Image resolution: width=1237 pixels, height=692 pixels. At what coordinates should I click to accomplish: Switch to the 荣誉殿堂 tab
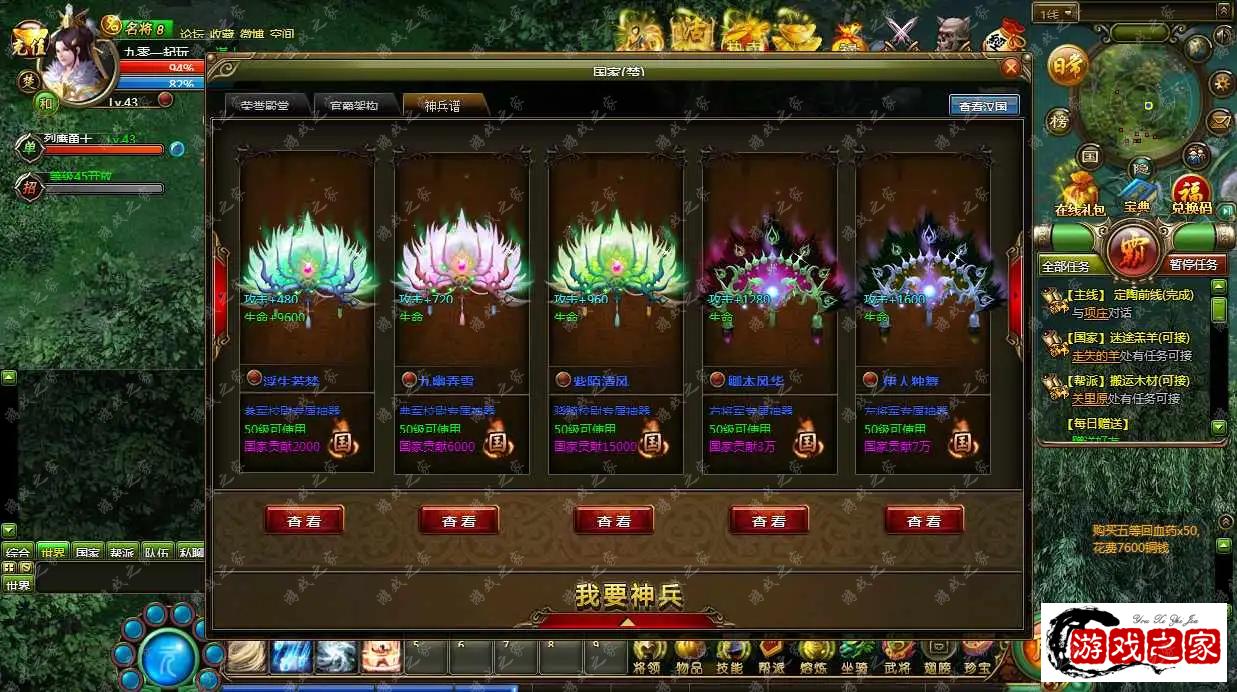[x=258, y=105]
